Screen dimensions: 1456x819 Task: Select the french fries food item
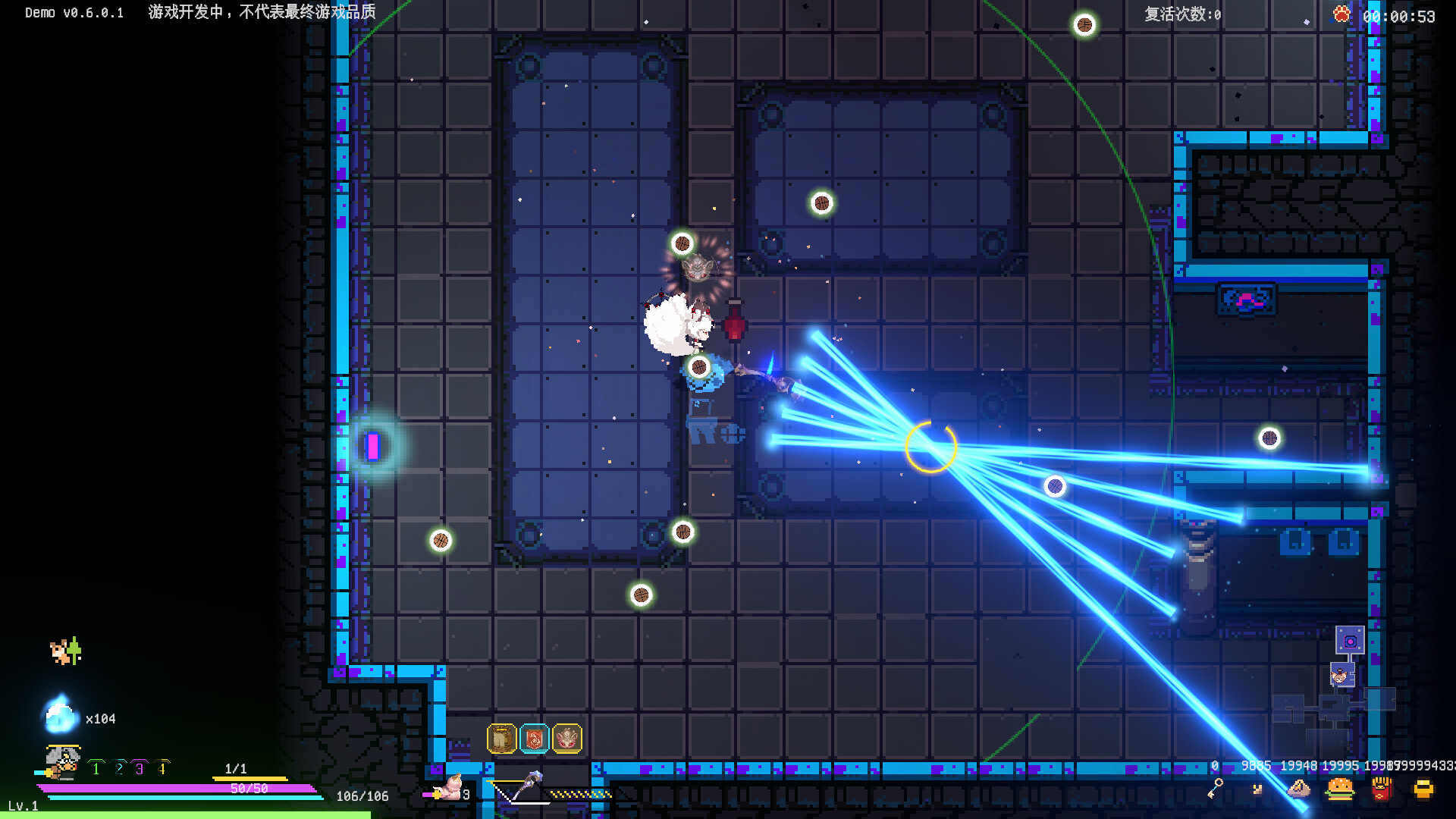1382,789
